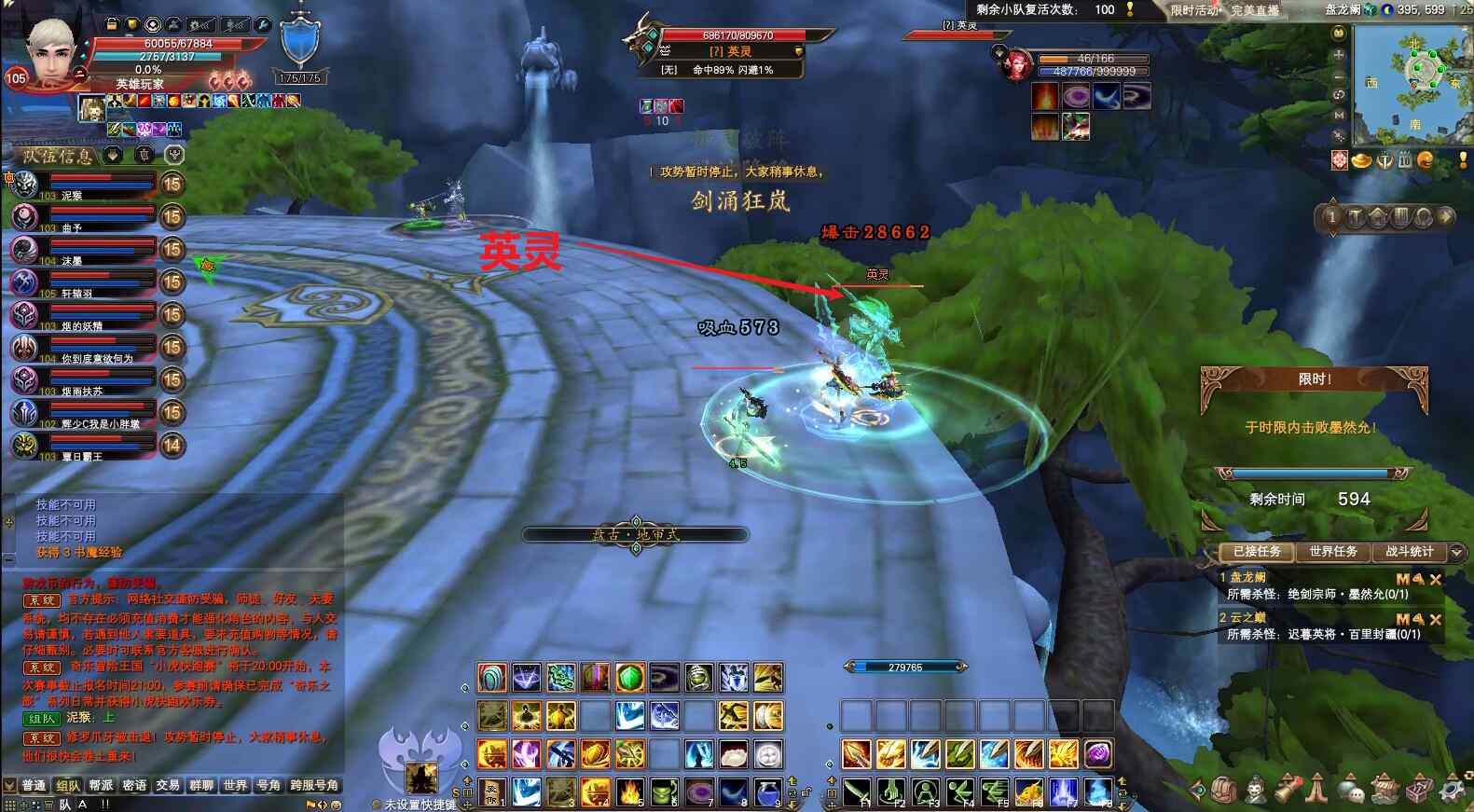The width and height of the screenshot is (1474, 812).
Task: Select the 已接任务 accepted quests tab
Action: pyautogui.click(x=1257, y=551)
